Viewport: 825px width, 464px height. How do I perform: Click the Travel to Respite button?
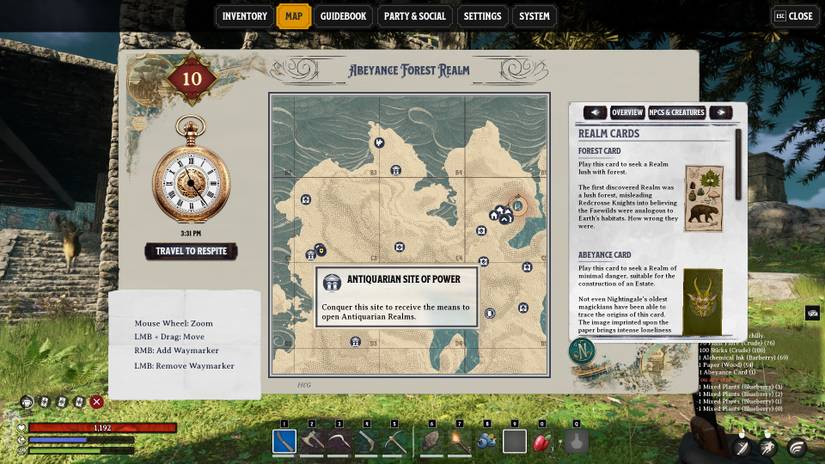(x=191, y=251)
